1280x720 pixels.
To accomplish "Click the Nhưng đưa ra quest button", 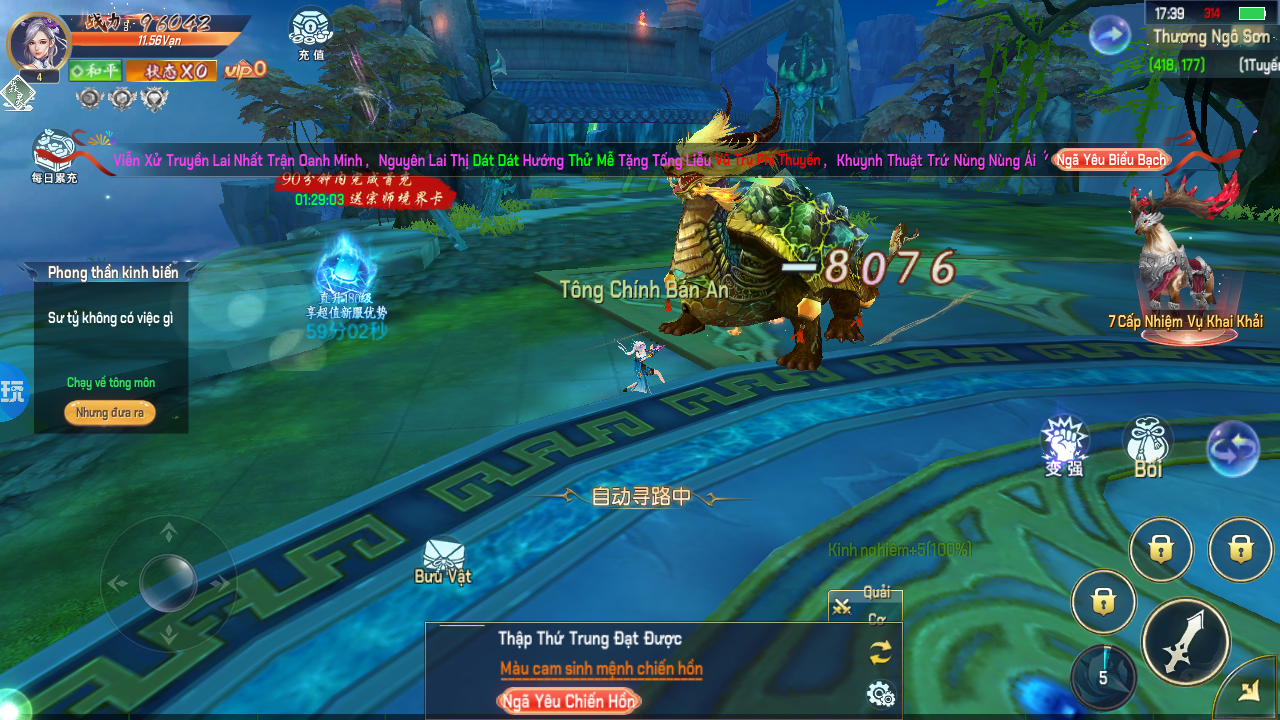I will [110, 413].
